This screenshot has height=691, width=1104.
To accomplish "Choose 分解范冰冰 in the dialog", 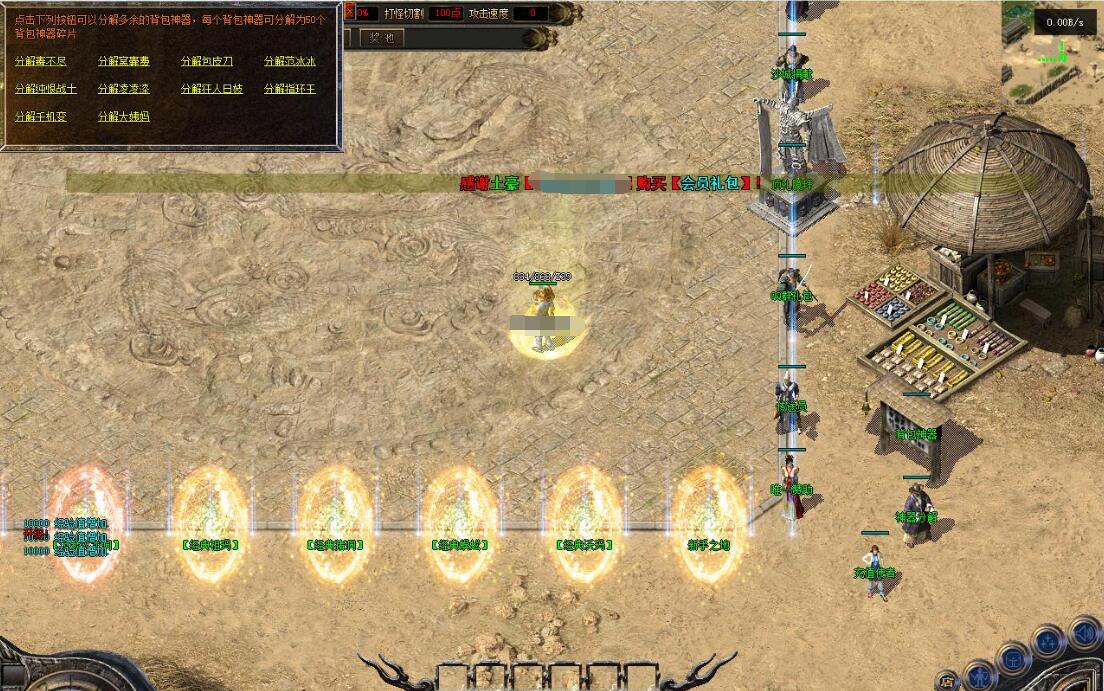I will (x=290, y=61).
